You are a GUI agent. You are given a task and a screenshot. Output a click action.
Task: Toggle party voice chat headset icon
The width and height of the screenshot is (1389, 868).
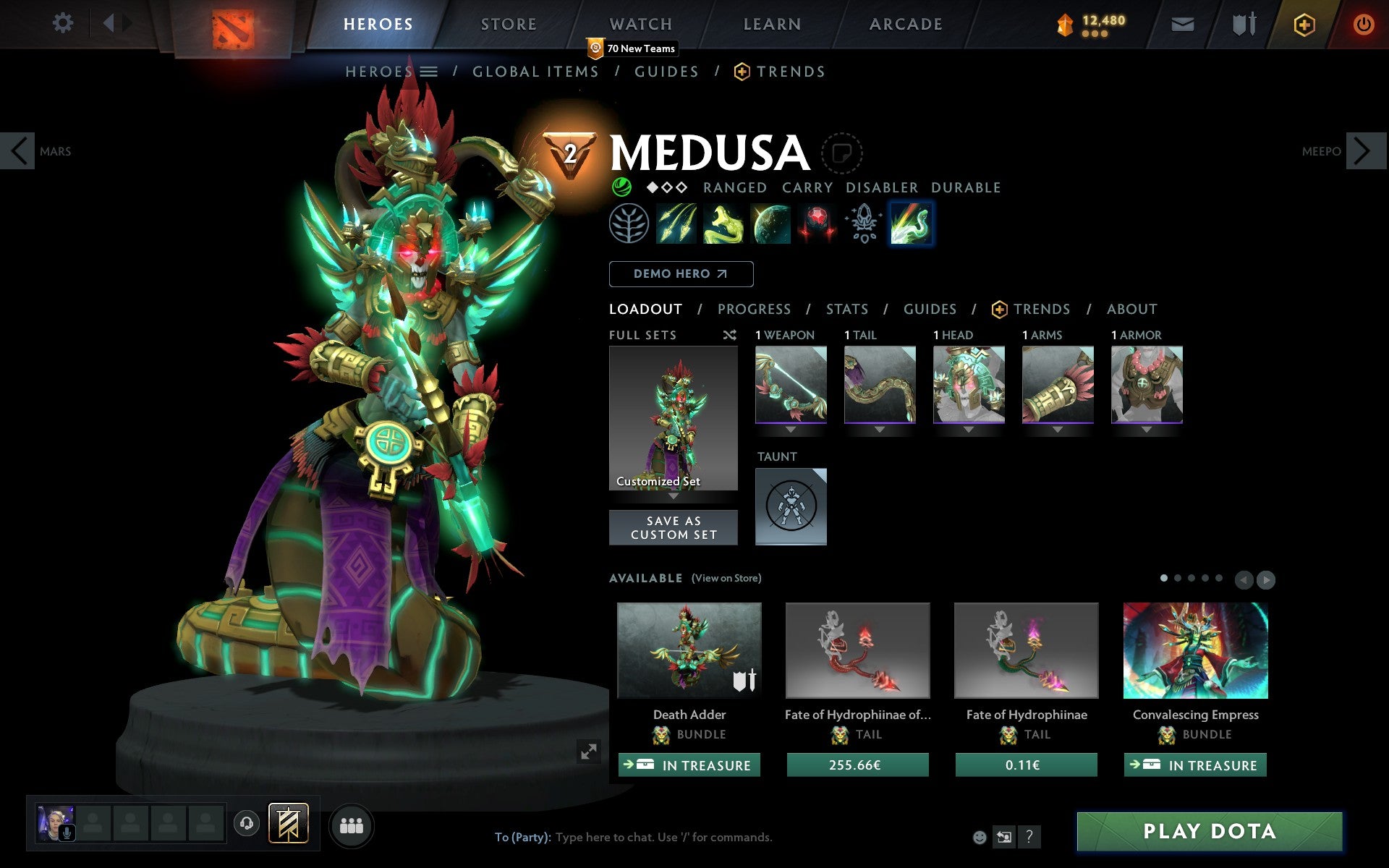point(247,823)
